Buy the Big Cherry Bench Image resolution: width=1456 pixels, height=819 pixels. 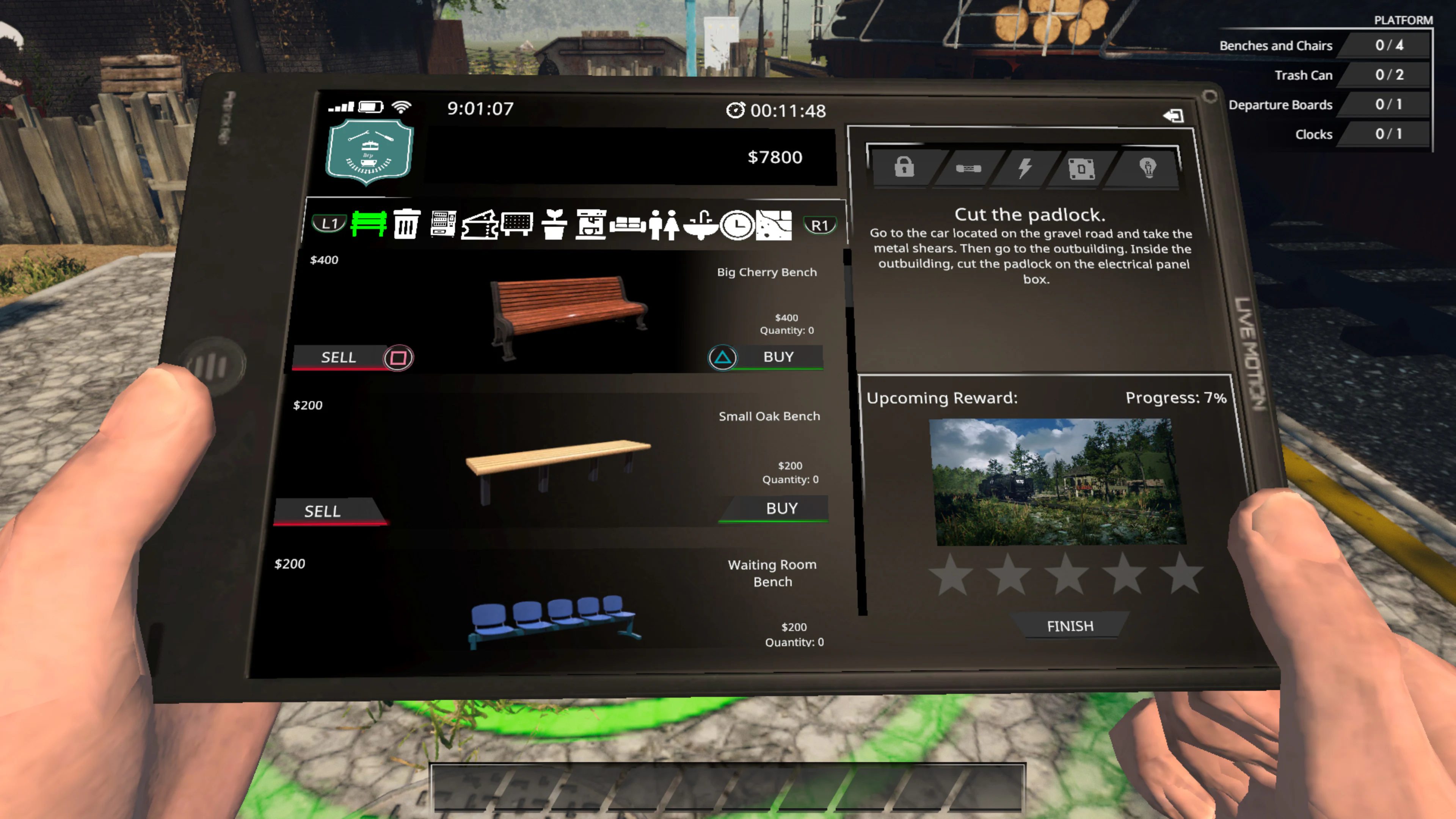[x=779, y=357]
